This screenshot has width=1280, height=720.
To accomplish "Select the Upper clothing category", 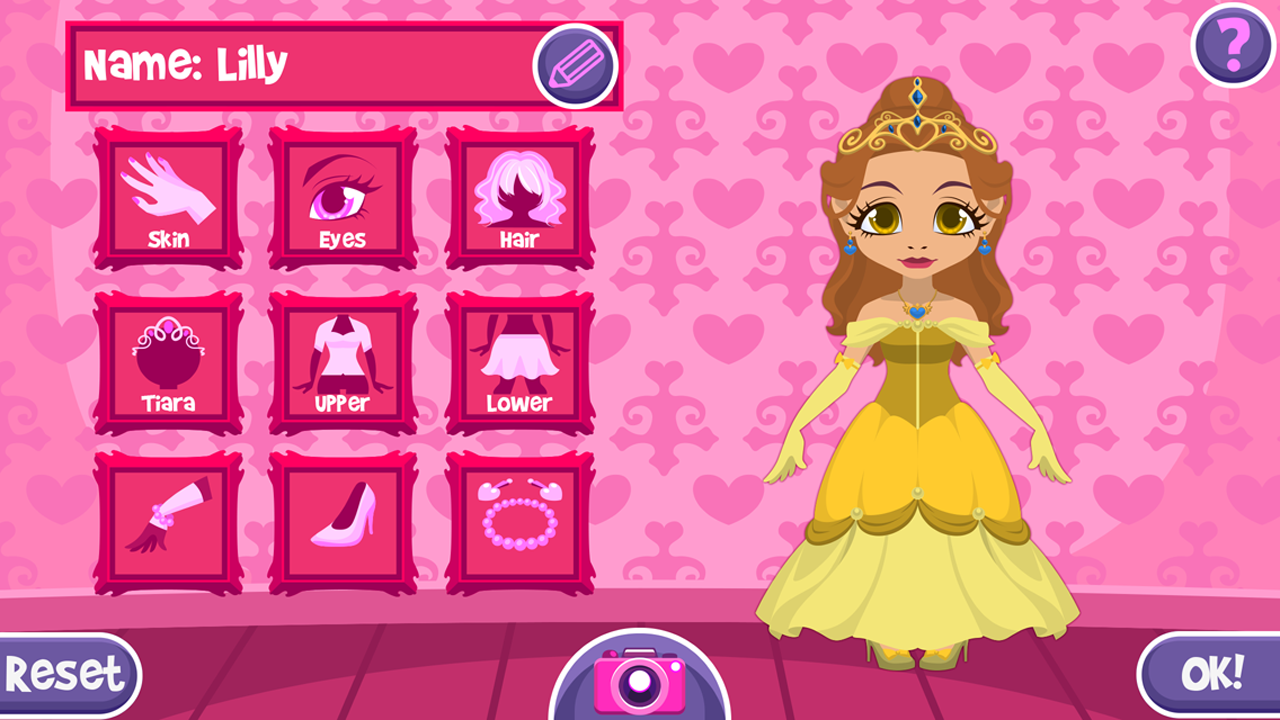I will point(341,360).
